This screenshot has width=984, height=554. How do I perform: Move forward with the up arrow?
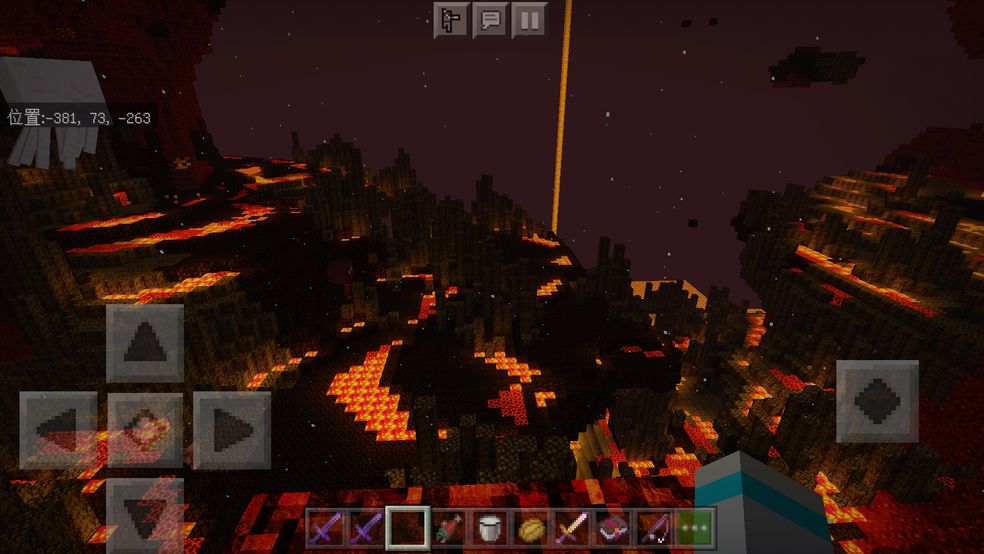[145, 343]
